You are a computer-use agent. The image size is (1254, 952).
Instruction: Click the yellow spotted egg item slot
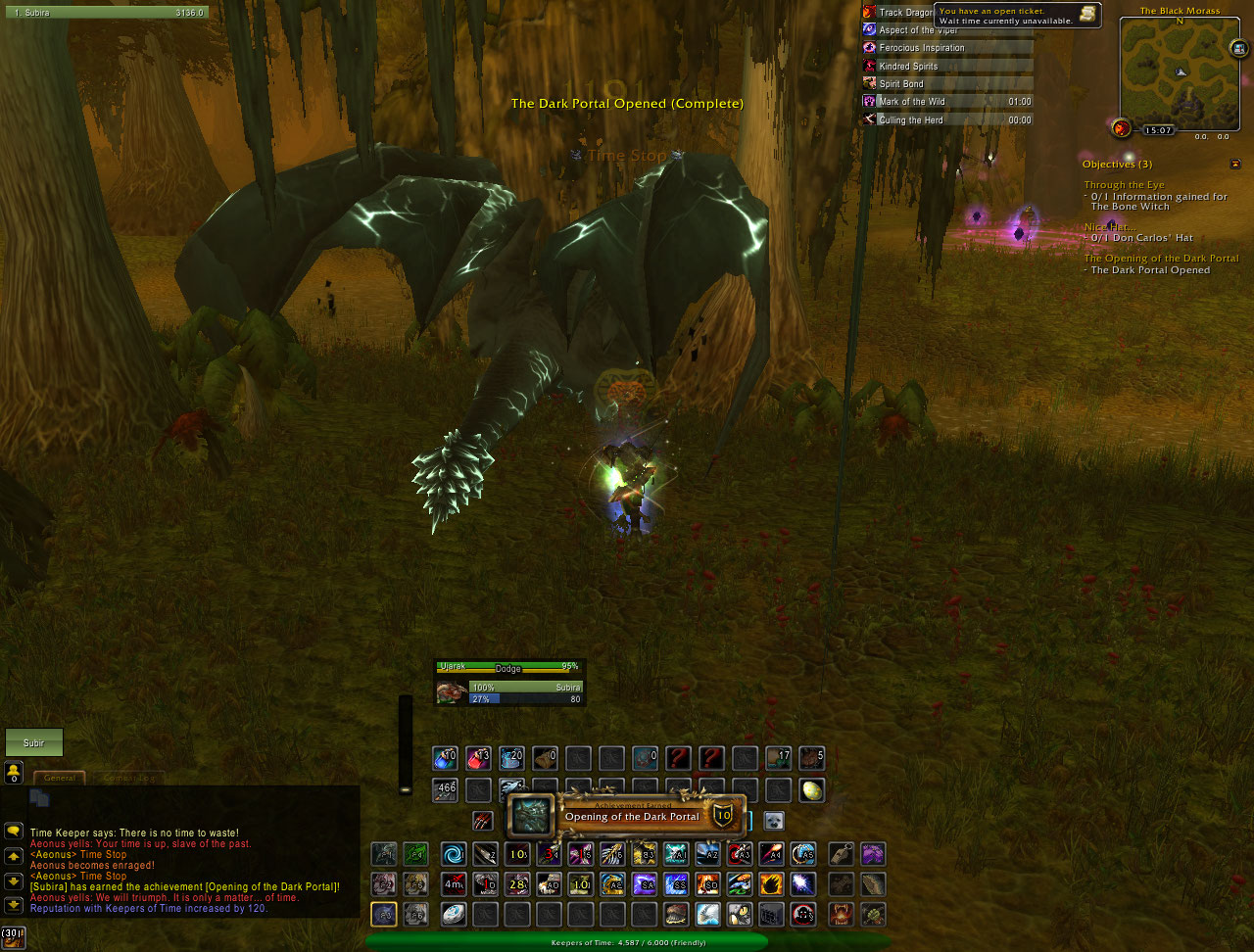tap(812, 790)
